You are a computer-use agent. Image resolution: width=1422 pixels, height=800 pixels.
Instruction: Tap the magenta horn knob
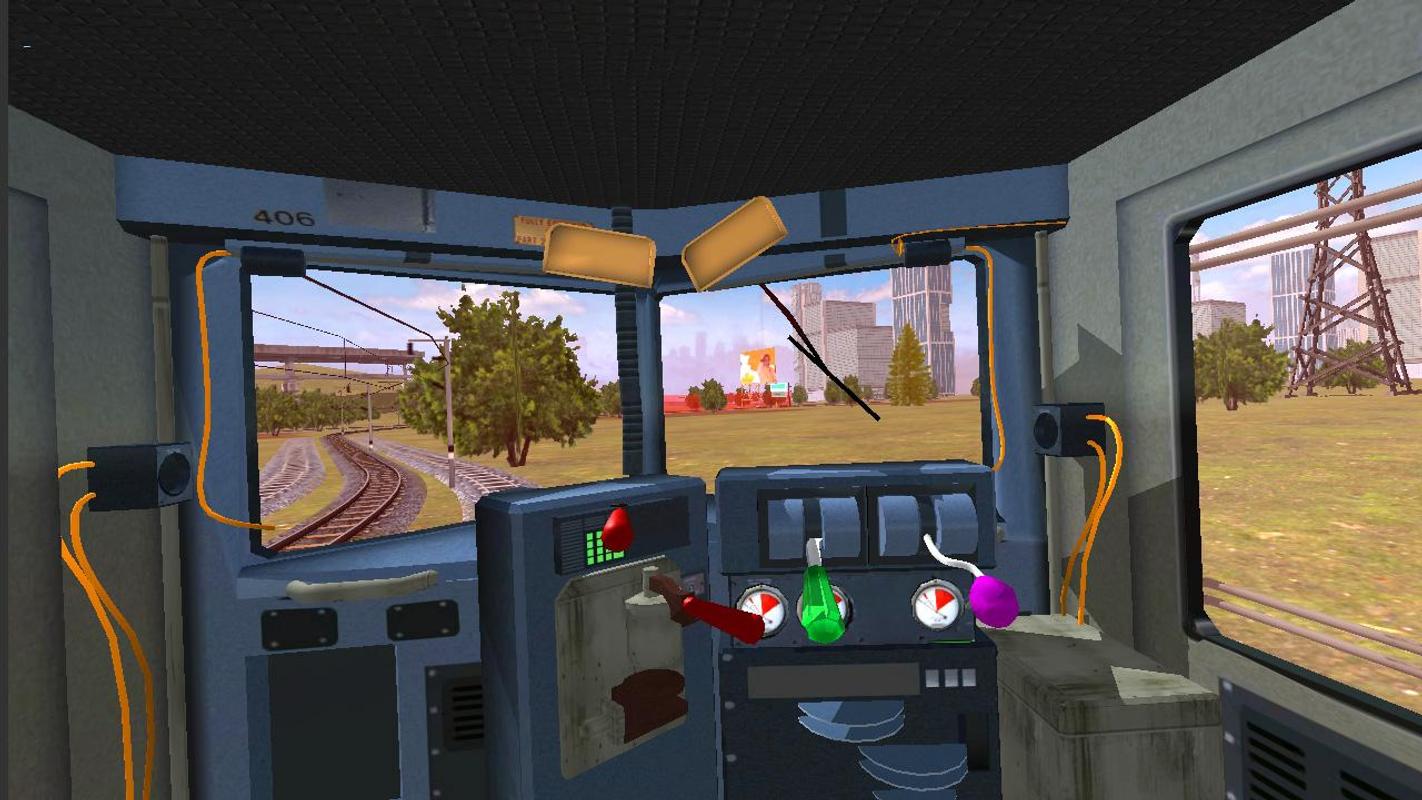coord(993,600)
